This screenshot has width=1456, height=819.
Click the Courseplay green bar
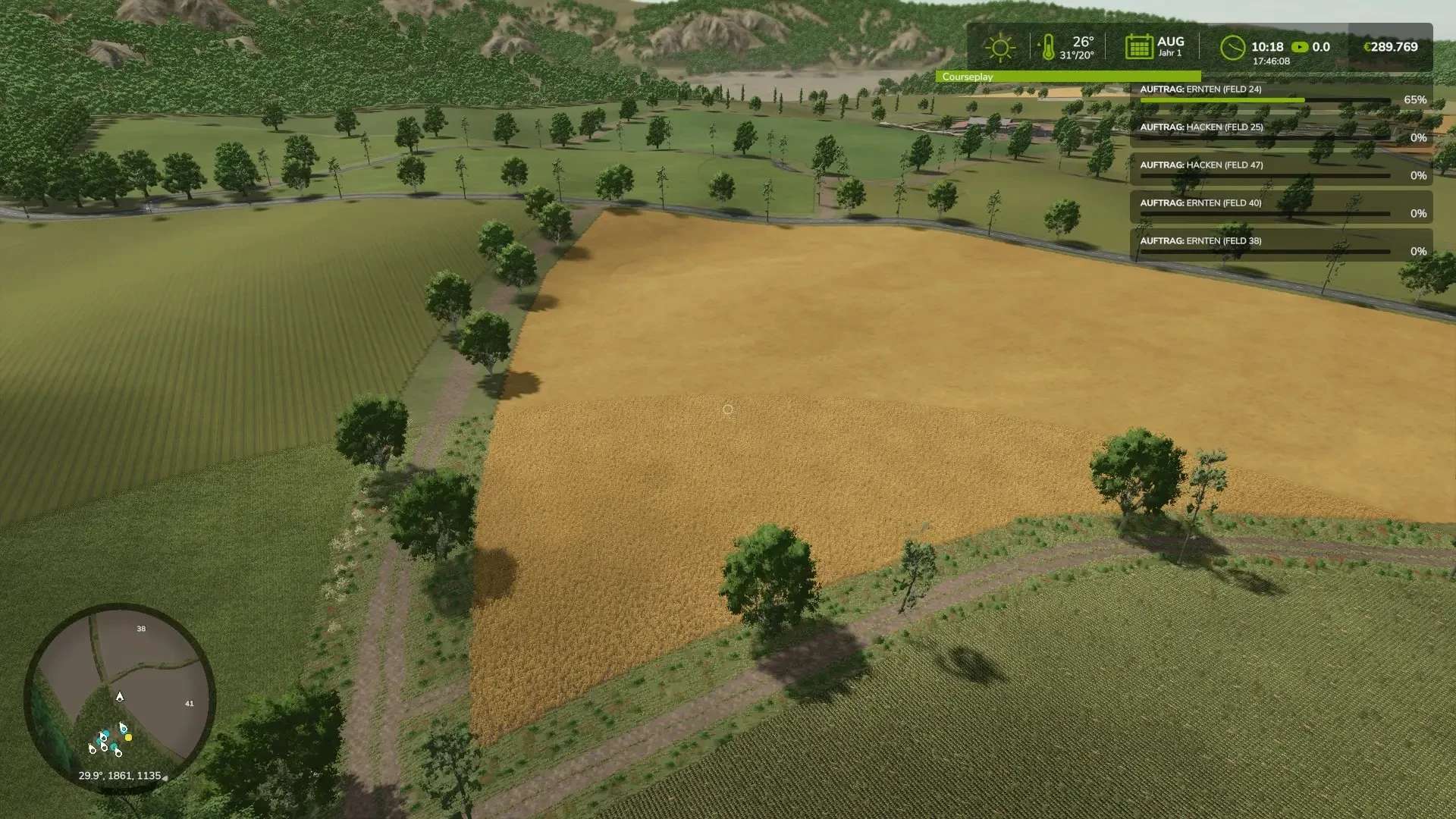[x=1068, y=77]
